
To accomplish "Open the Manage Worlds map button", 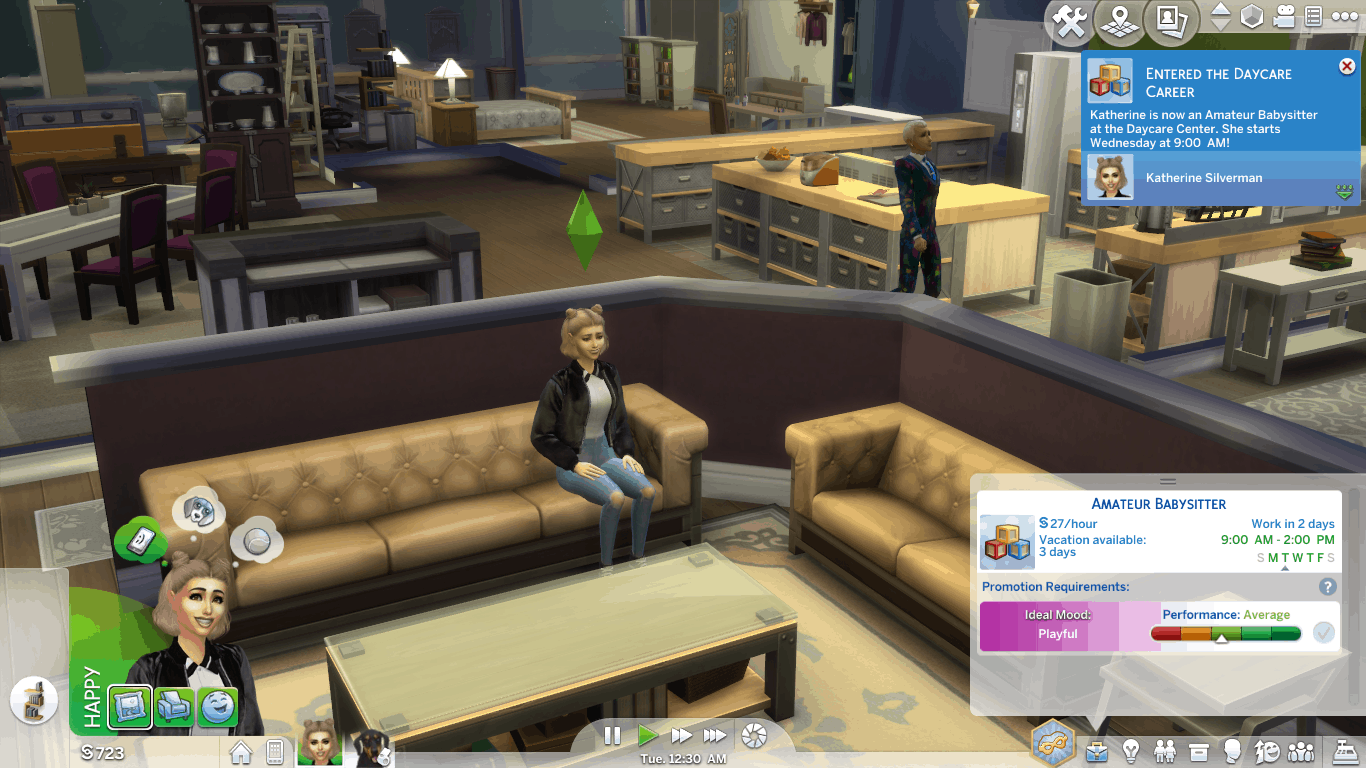I will pyautogui.click(x=1119, y=22).
